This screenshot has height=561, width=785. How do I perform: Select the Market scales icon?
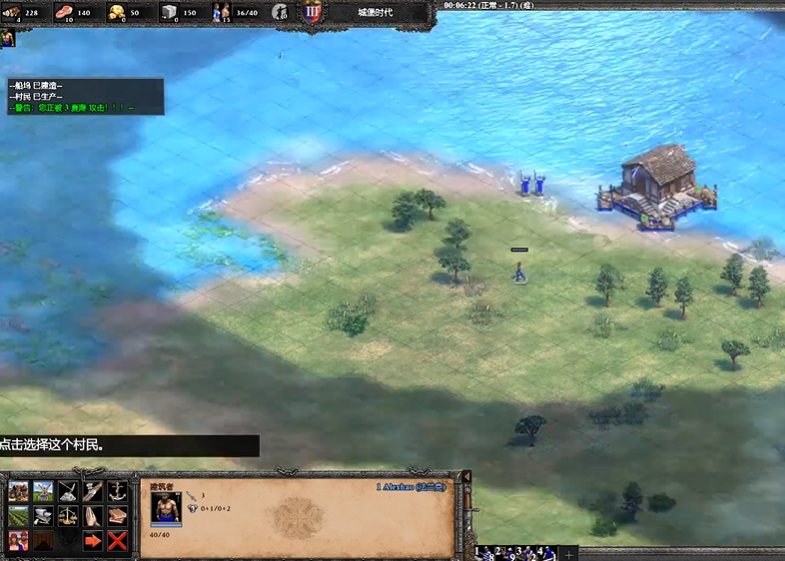click(68, 516)
